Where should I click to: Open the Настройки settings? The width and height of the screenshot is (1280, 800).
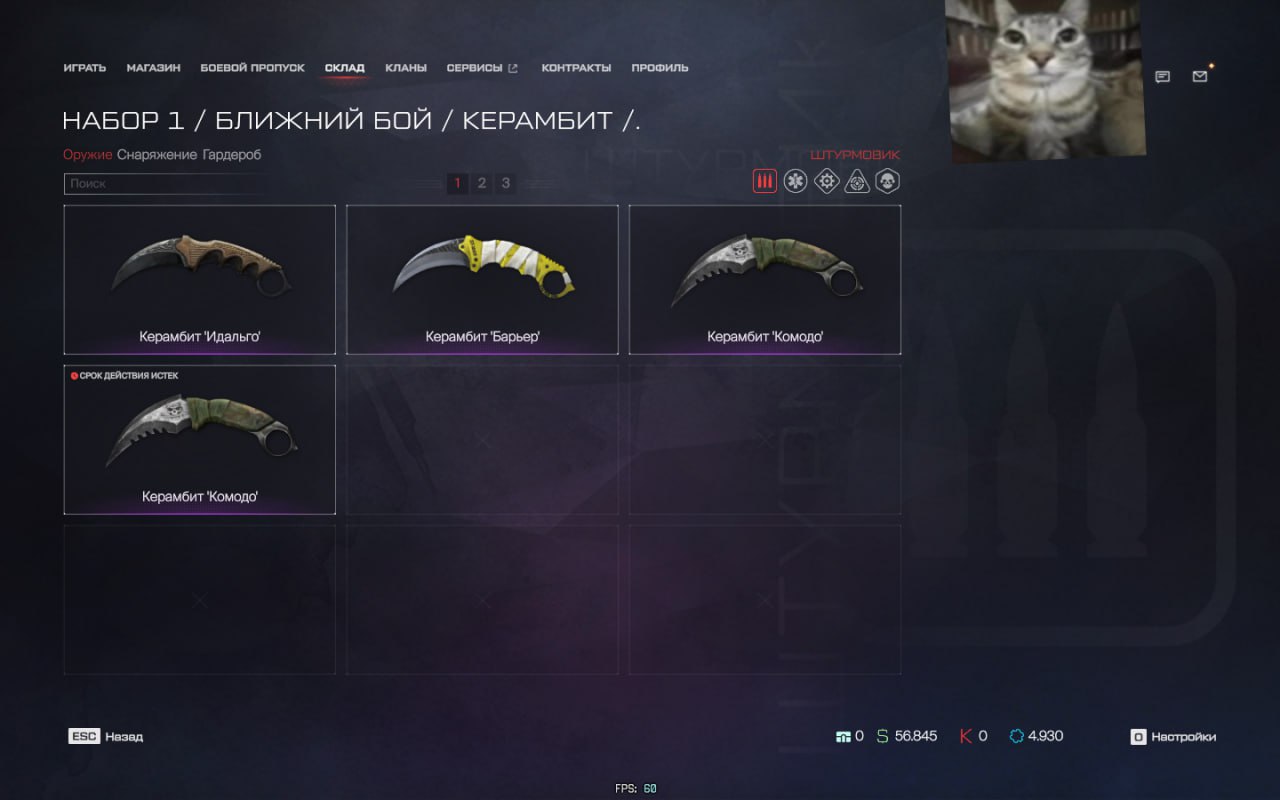coord(1173,737)
